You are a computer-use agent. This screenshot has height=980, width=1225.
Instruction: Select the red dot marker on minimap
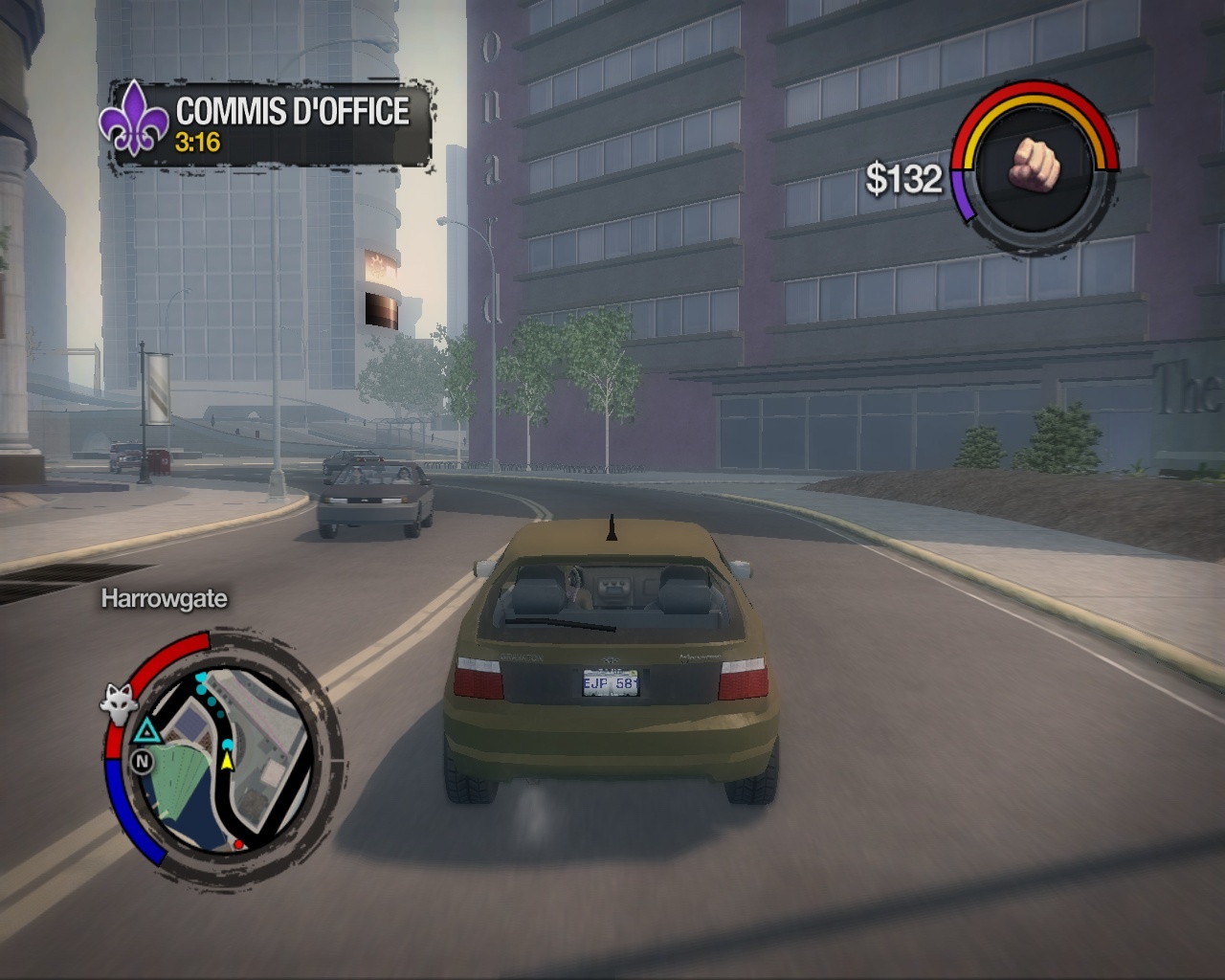click(x=238, y=845)
